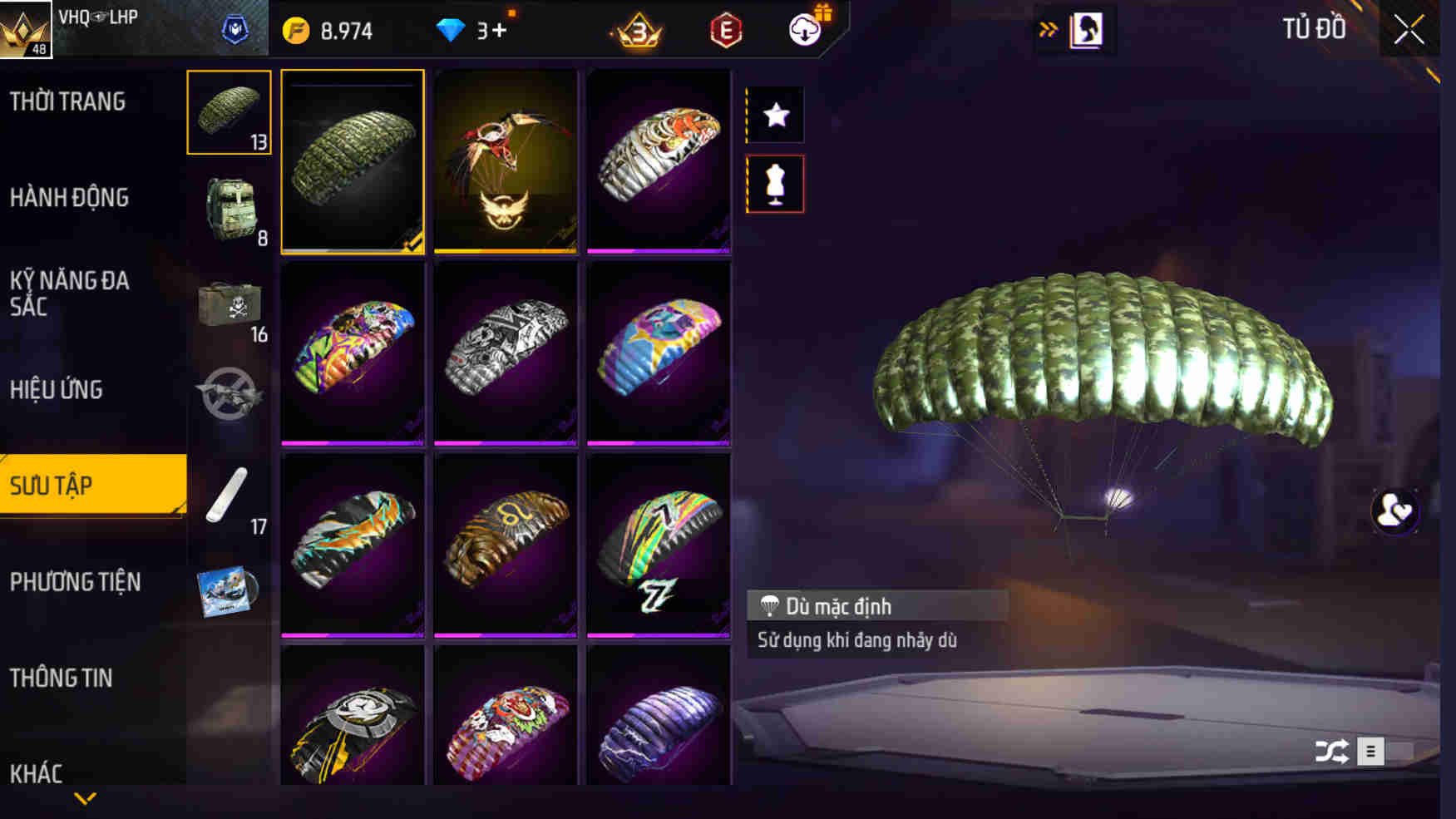This screenshot has width=1456, height=819.
Task: Switch to the THỜI TRANG tab
Action: click(x=68, y=101)
